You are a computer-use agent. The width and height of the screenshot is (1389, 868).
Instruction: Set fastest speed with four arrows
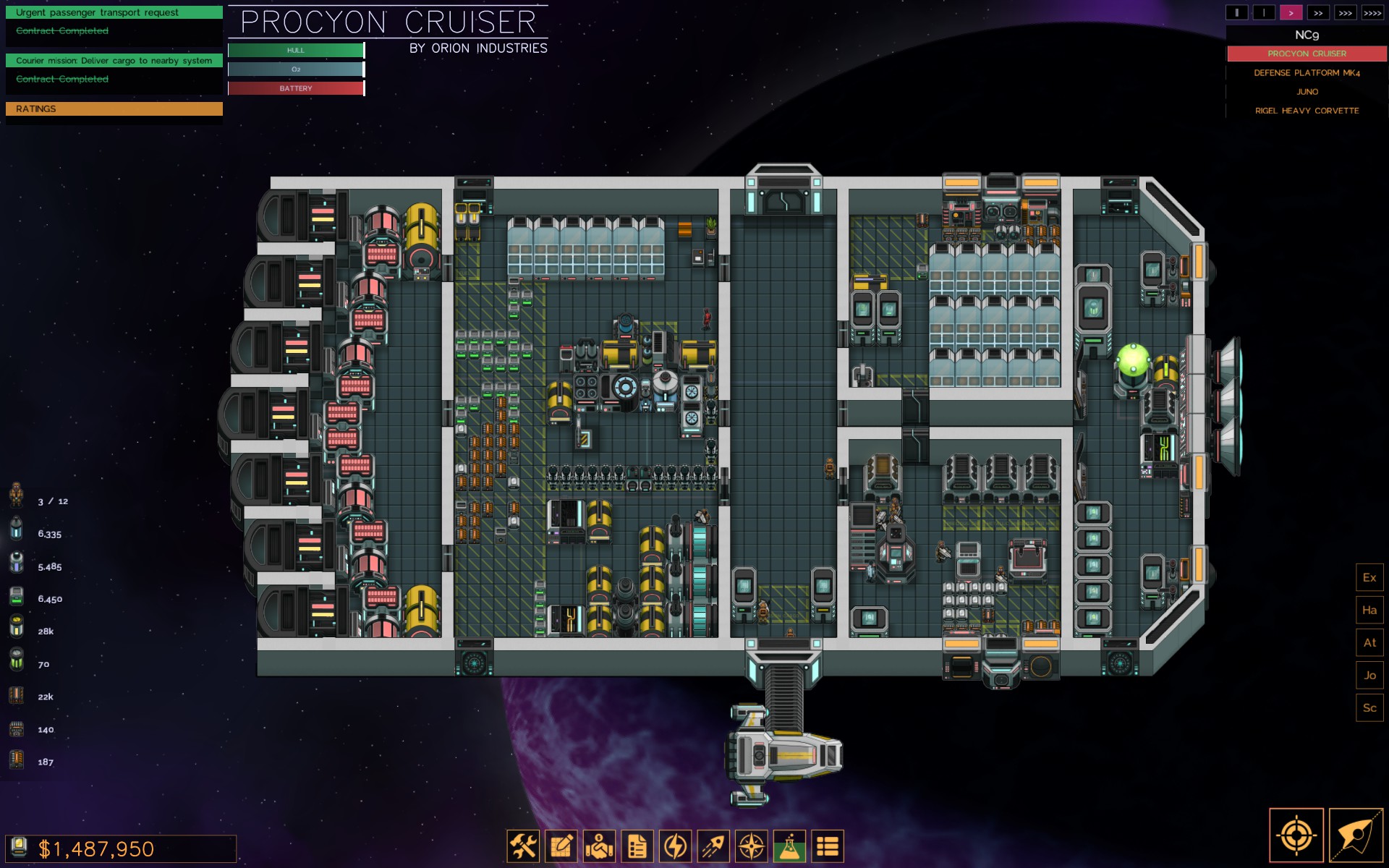click(x=1372, y=13)
